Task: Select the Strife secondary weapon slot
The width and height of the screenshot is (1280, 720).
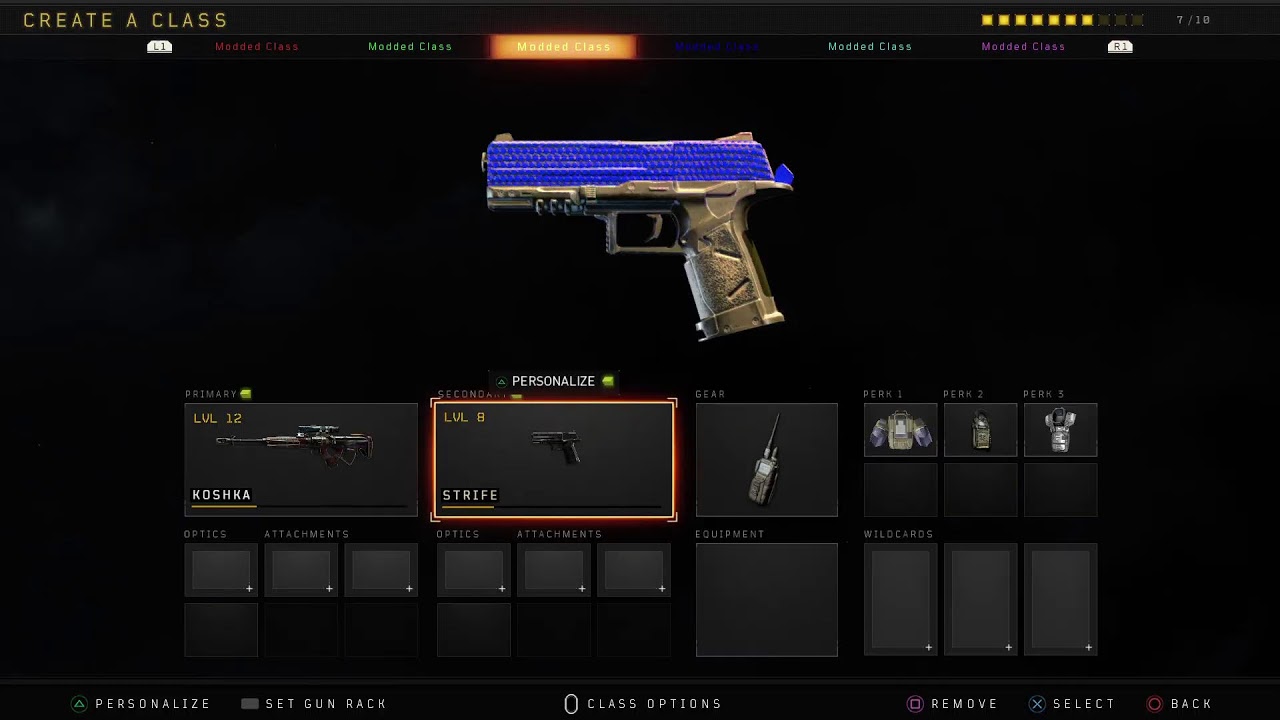Action: 553,459
